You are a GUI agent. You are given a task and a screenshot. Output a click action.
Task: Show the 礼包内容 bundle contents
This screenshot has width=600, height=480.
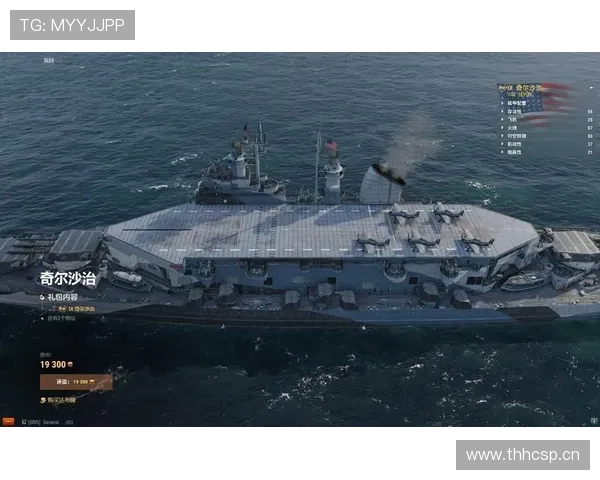[62, 297]
